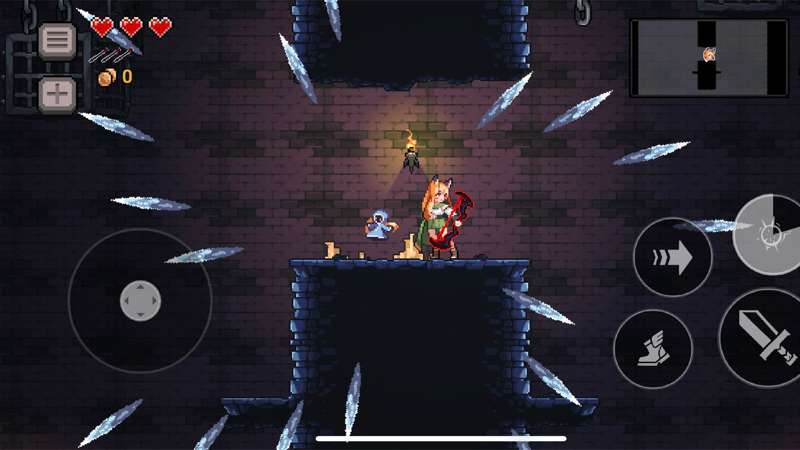Activate the dash arrow button
800x450 pixels.
[x=672, y=258]
